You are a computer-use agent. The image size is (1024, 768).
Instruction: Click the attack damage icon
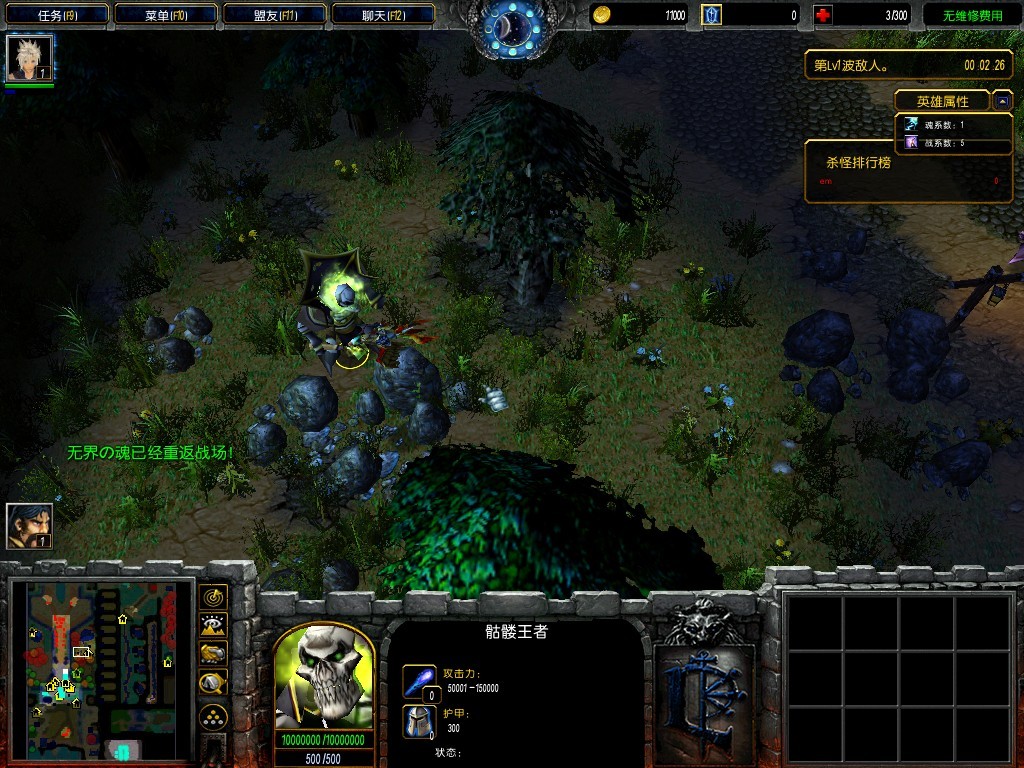point(420,682)
